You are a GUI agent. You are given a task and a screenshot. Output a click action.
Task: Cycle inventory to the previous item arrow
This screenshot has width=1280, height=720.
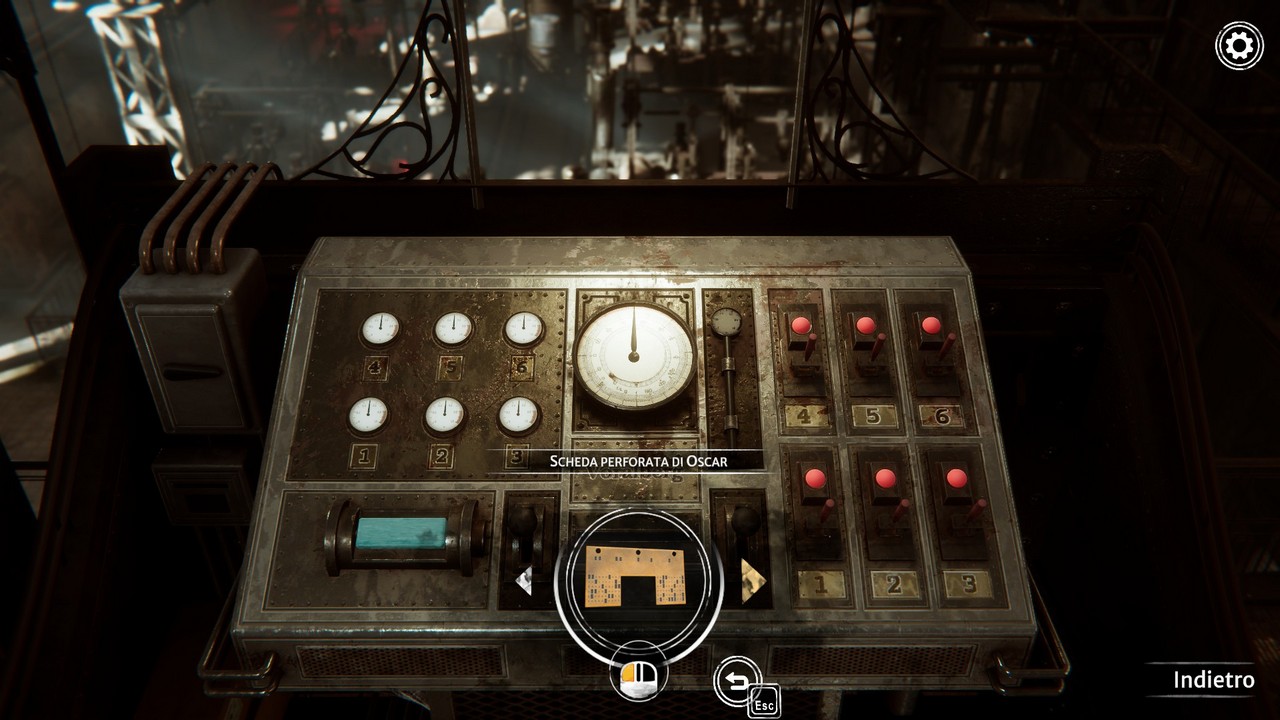click(x=524, y=580)
